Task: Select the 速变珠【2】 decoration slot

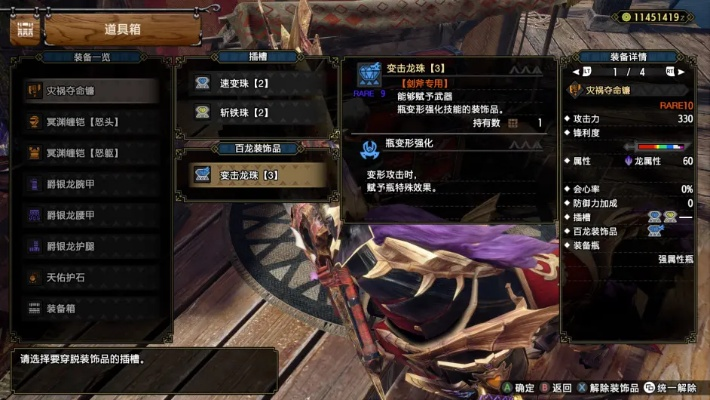Action: 256,83
